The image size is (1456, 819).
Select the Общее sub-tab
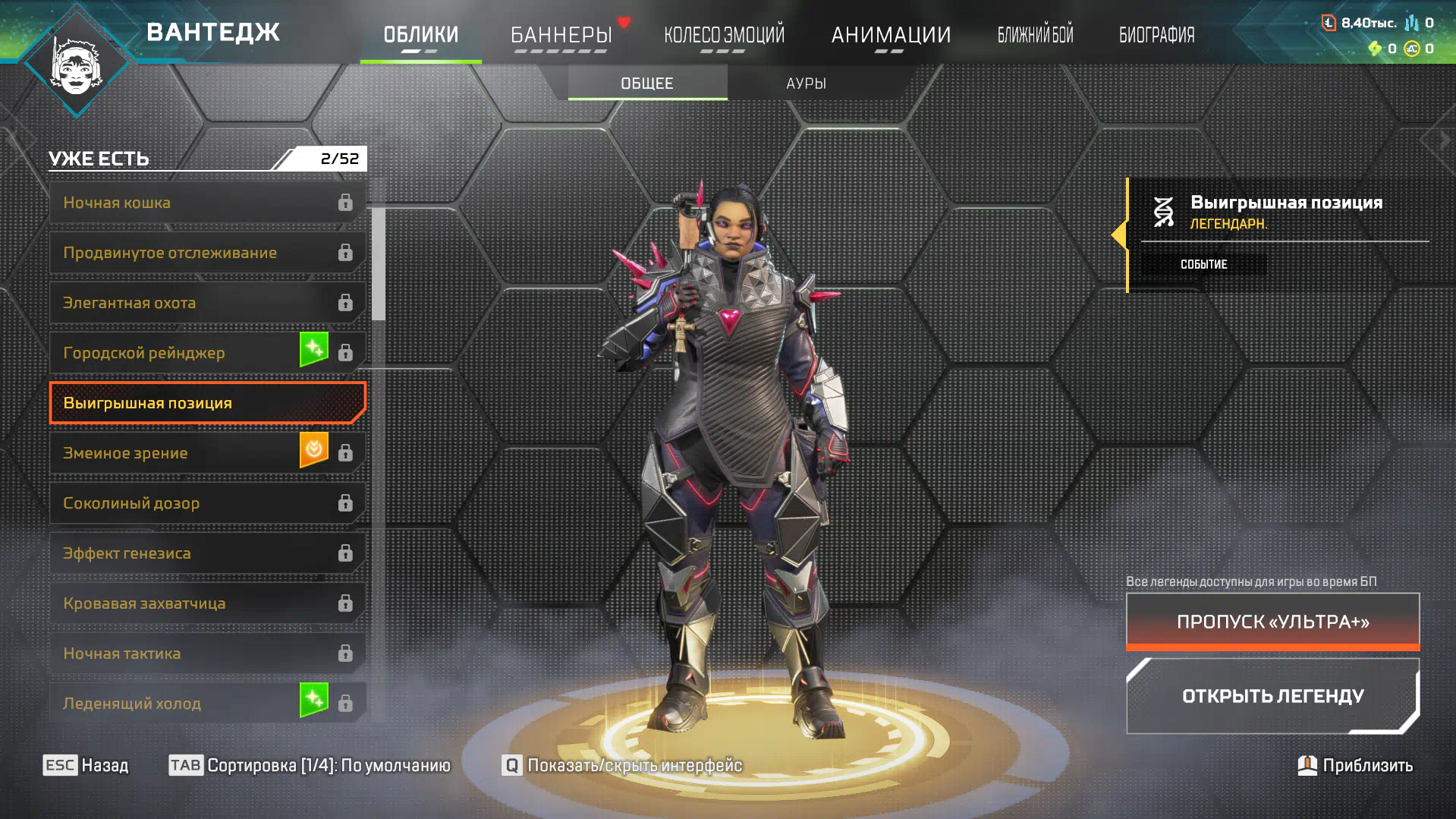click(x=647, y=83)
